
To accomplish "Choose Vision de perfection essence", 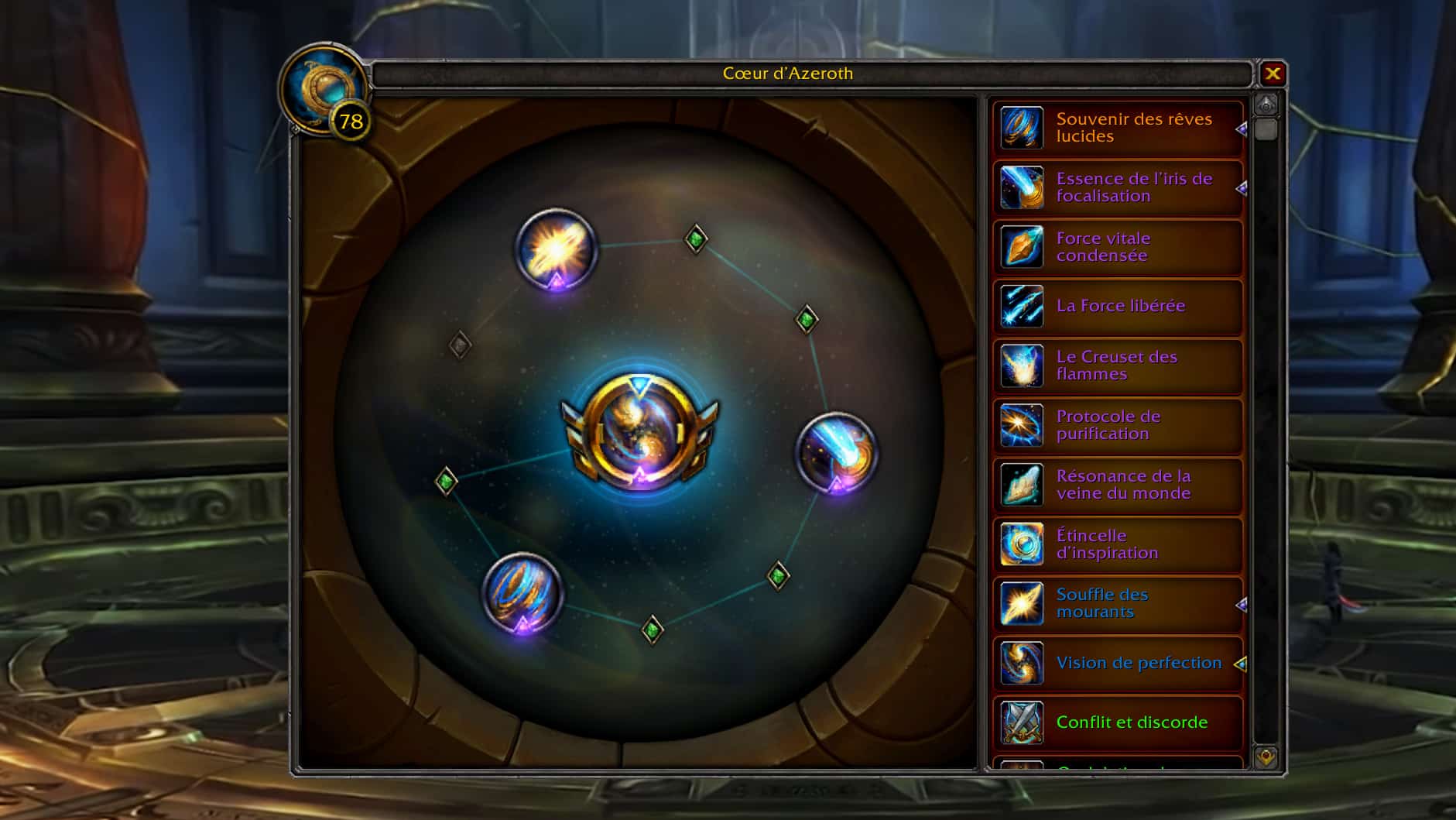I will [x=1118, y=663].
